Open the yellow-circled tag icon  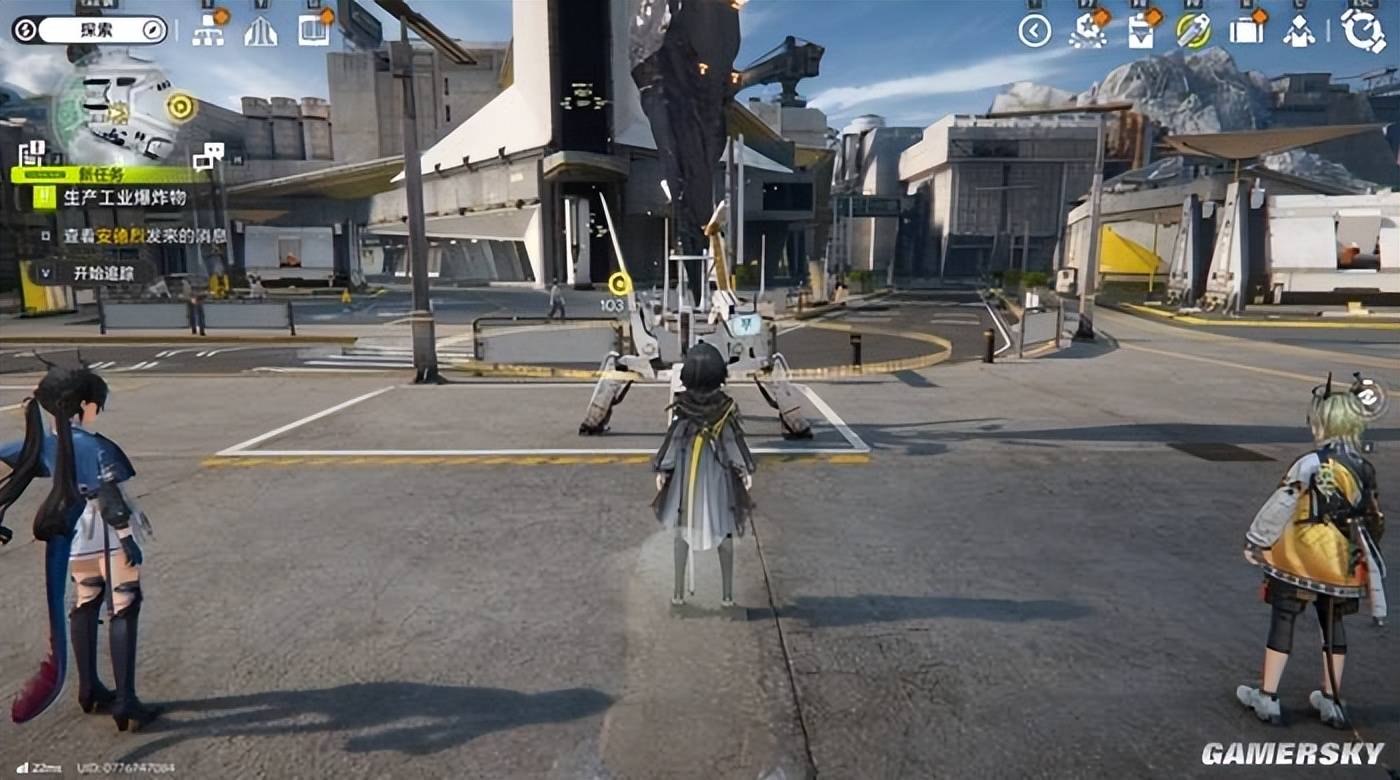tap(1192, 31)
